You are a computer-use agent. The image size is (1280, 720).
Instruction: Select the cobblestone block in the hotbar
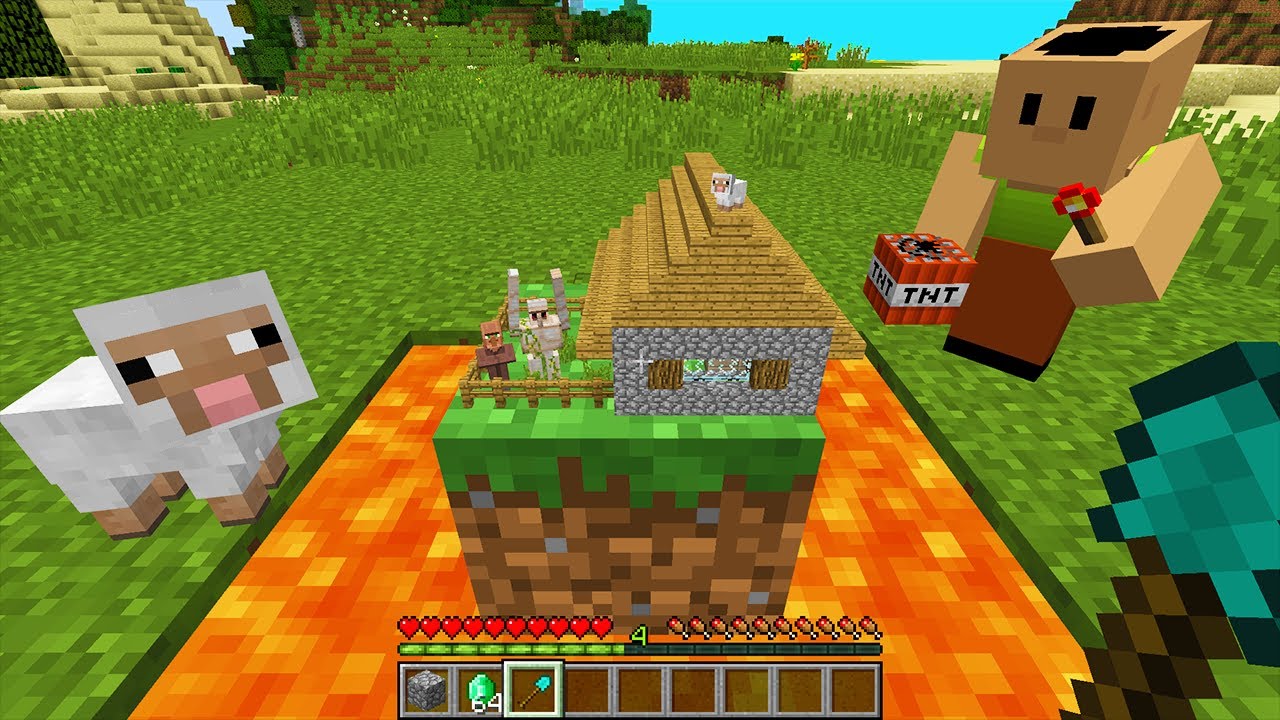pos(425,690)
